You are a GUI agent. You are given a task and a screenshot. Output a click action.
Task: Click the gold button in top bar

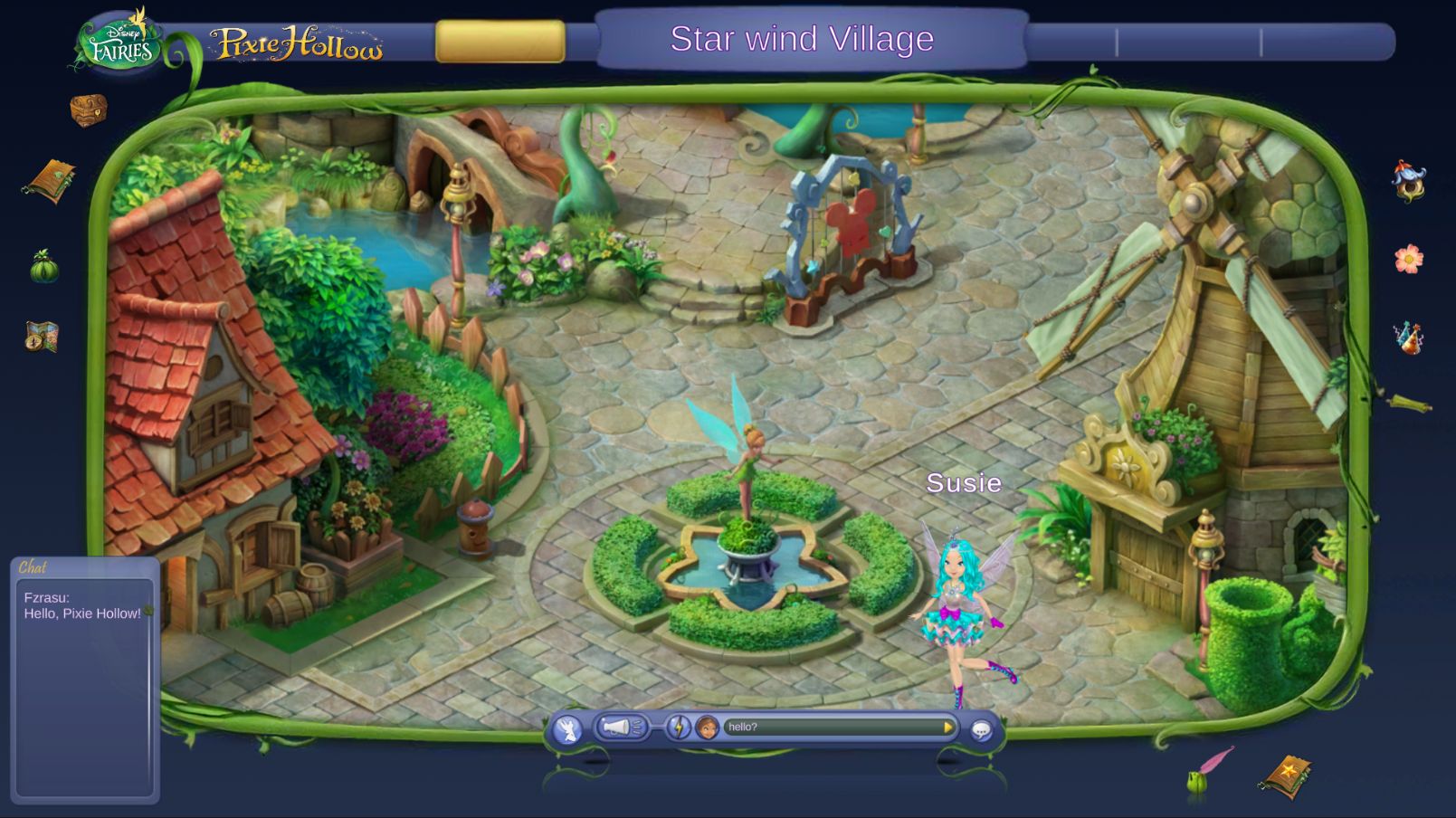[x=500, y=42]
